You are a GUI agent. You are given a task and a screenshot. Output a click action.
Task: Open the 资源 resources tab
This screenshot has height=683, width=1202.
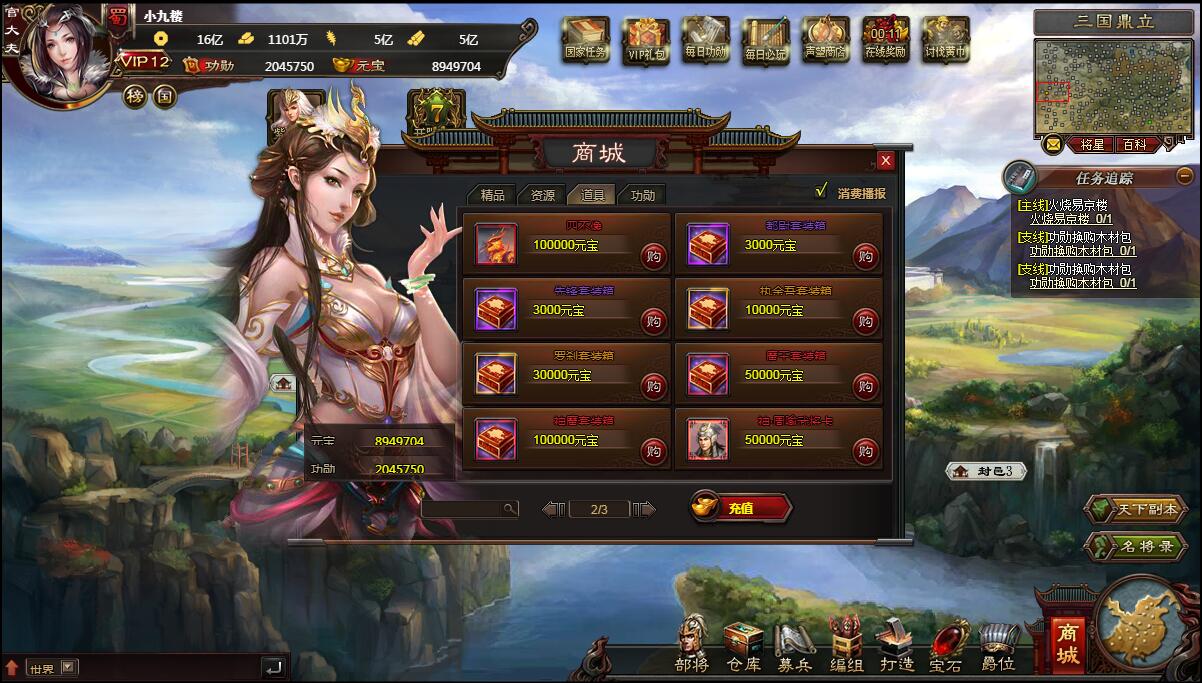542,195
